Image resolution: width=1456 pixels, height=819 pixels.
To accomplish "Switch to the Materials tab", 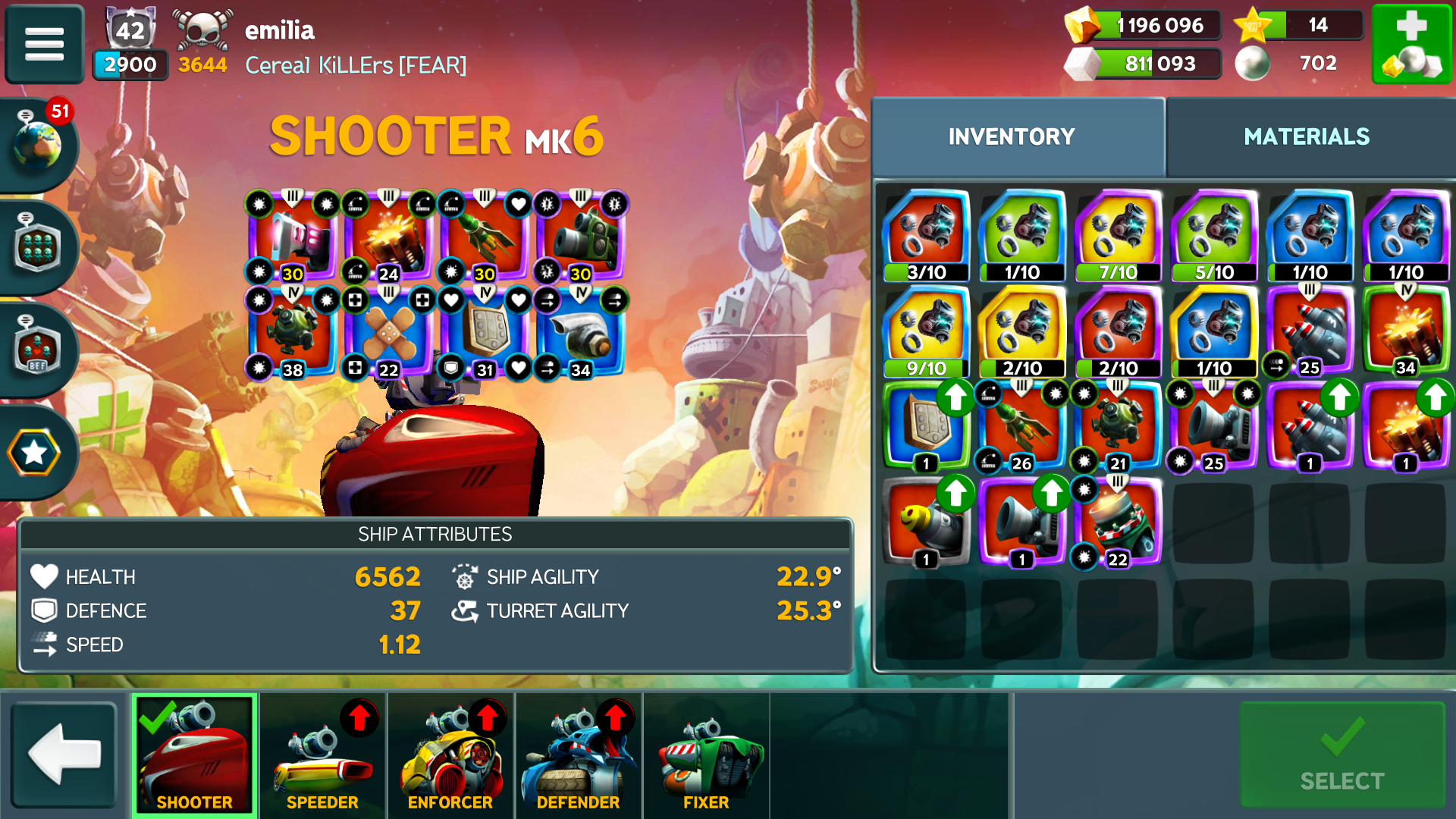I will [x=1306, y=136].
